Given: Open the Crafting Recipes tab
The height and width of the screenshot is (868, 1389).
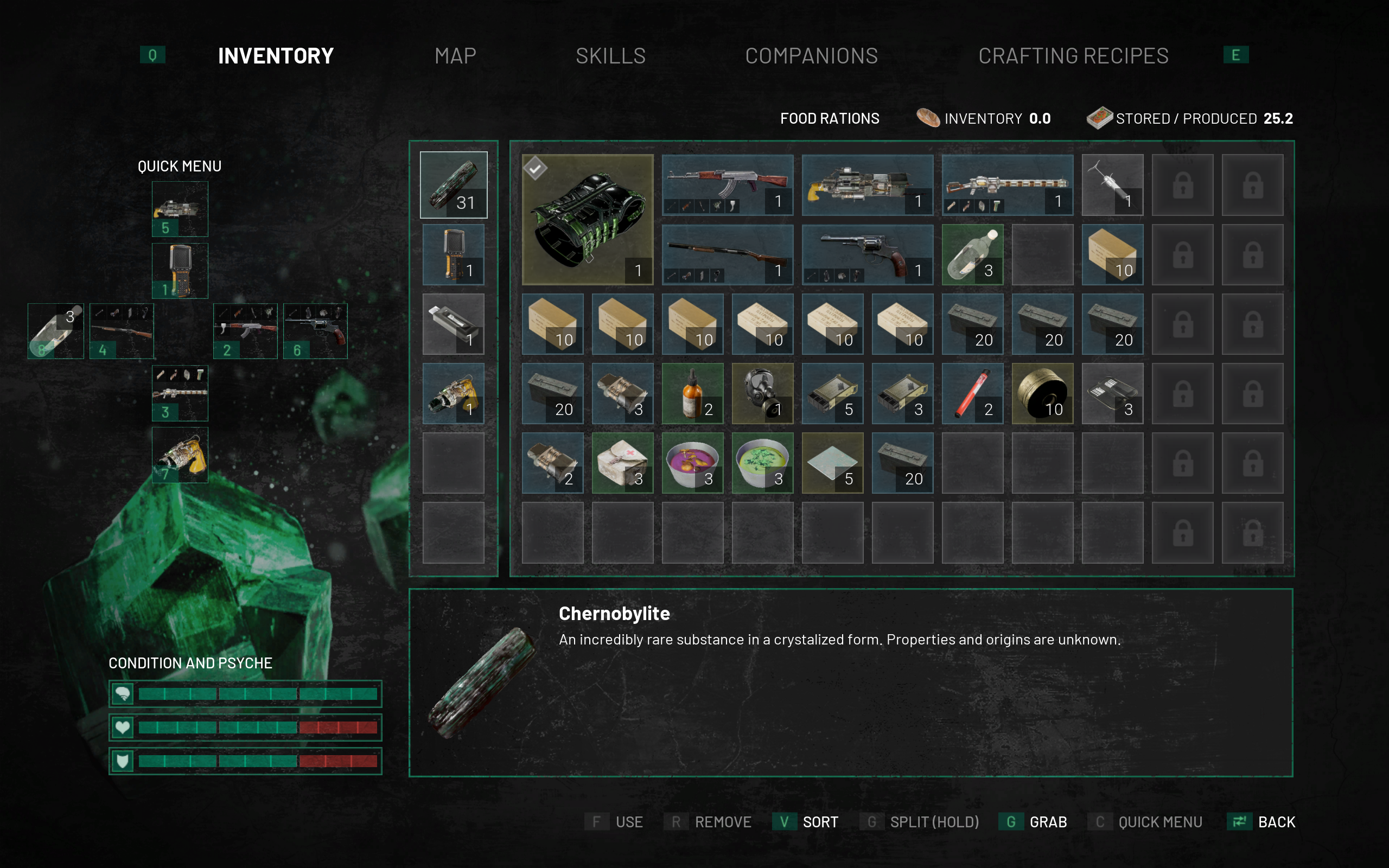Looking at the screenshot, I should pos(1073,56).
